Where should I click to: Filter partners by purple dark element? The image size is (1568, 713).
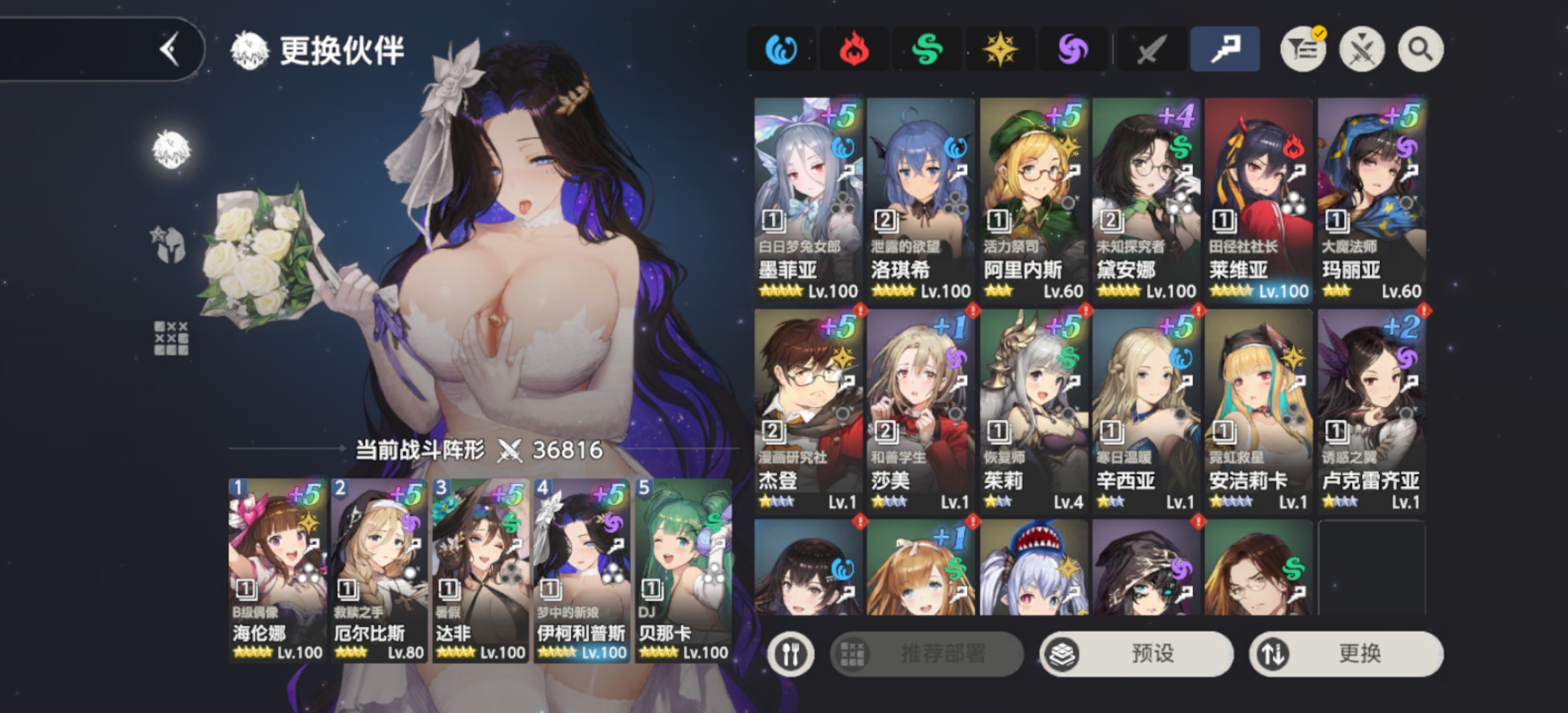tap(1072, 50)
